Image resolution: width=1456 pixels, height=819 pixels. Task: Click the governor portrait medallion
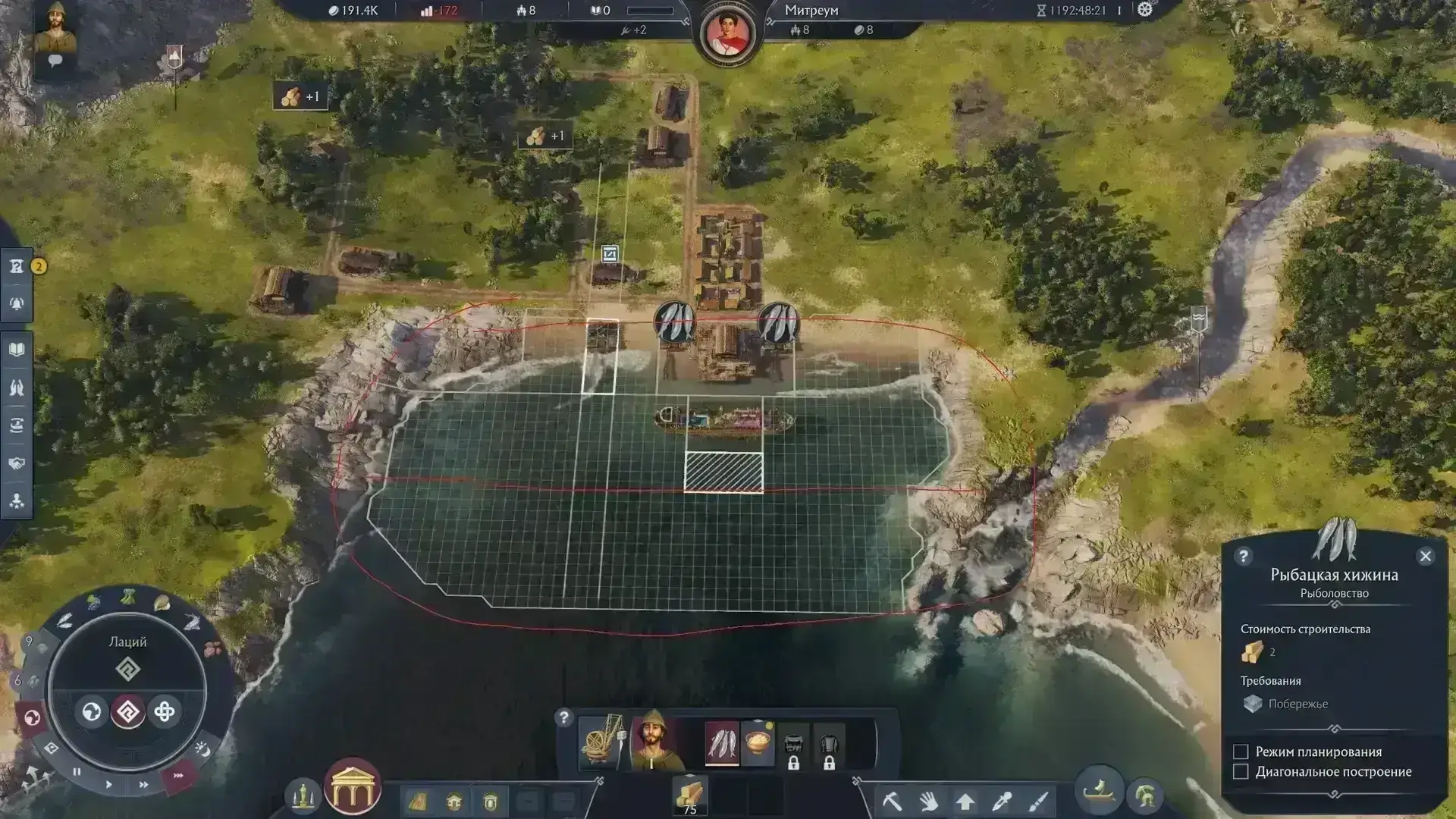727,33
